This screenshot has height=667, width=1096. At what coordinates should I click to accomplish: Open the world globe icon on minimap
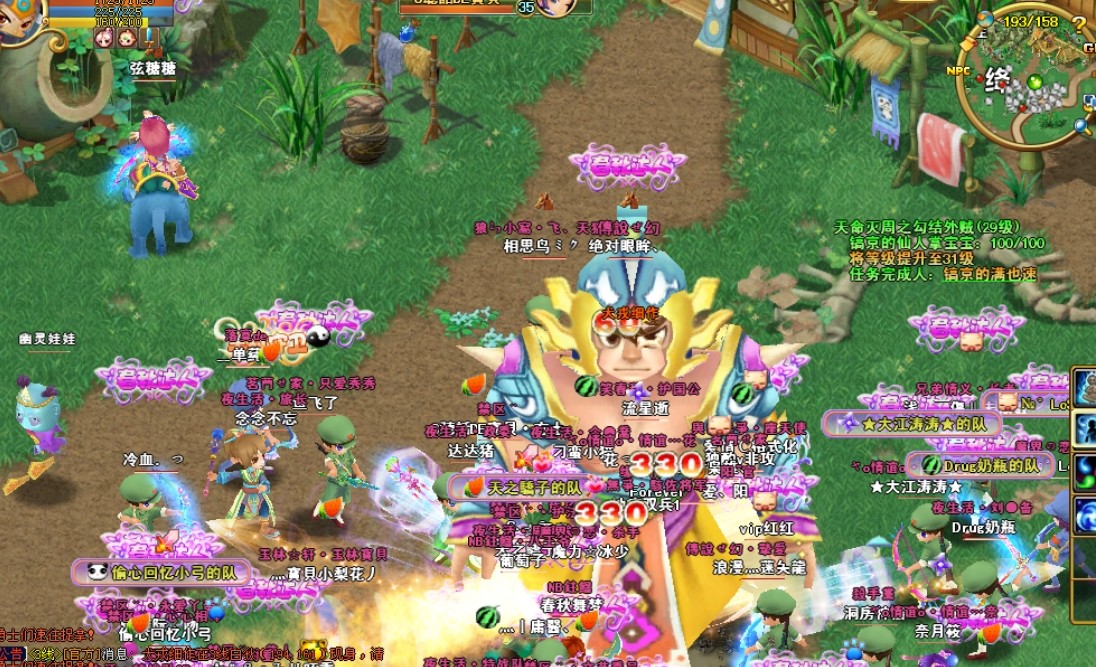tap(985, 18)
